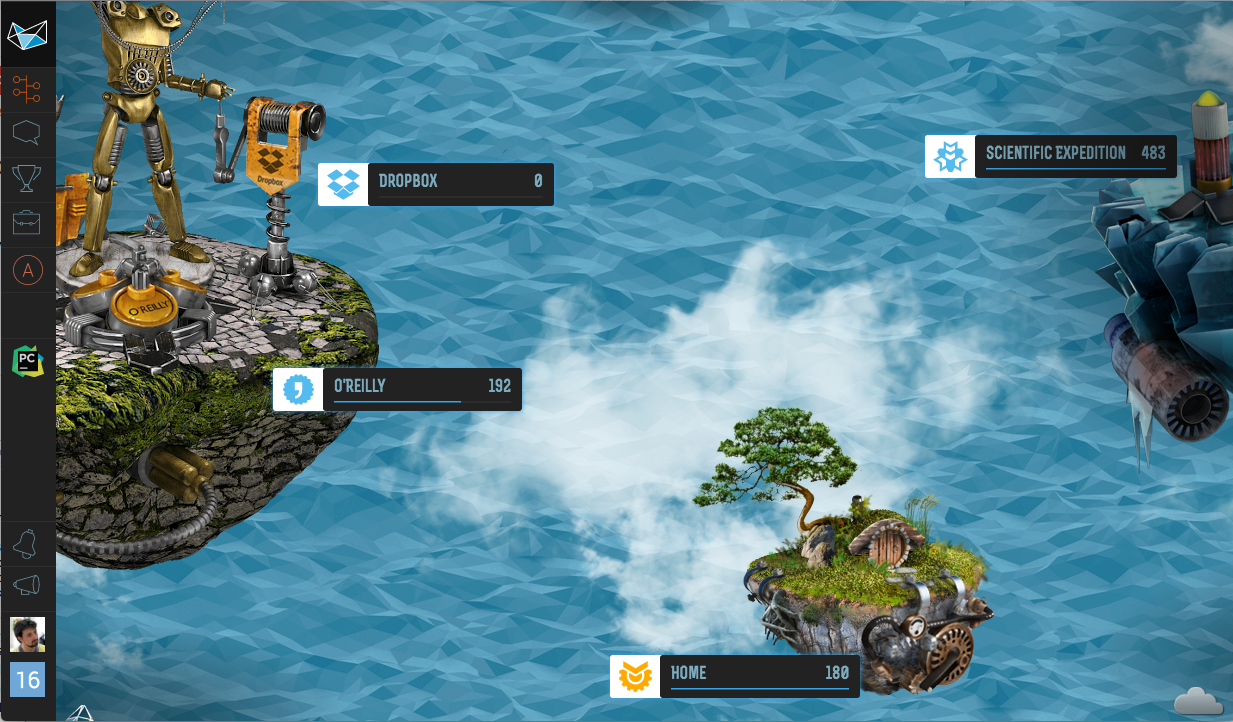Open the user profile avatar
Viewport: 1233px width, 722px height.
coord(27,634)
